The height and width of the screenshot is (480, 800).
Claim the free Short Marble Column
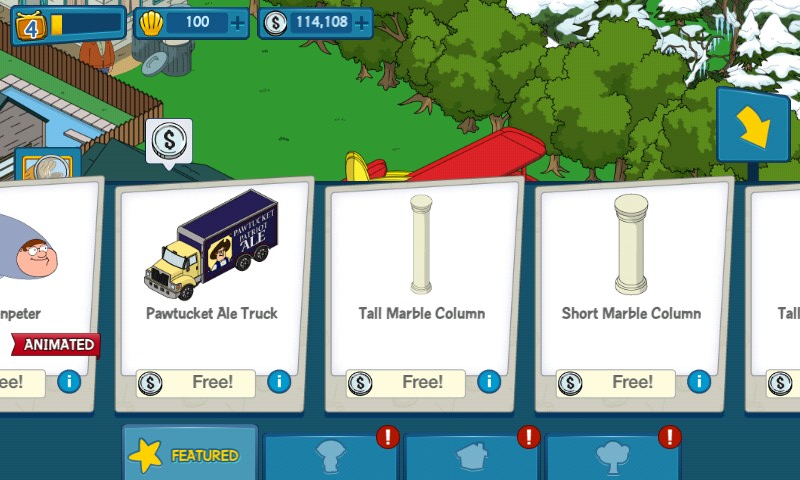click(x=620, y=382)
